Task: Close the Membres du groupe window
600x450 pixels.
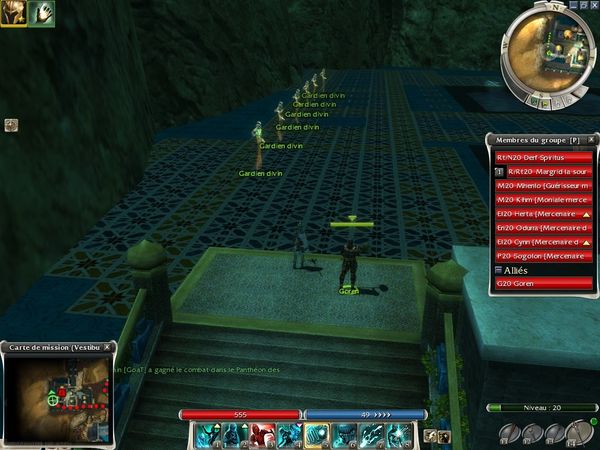Action: (x=590, y=141)
